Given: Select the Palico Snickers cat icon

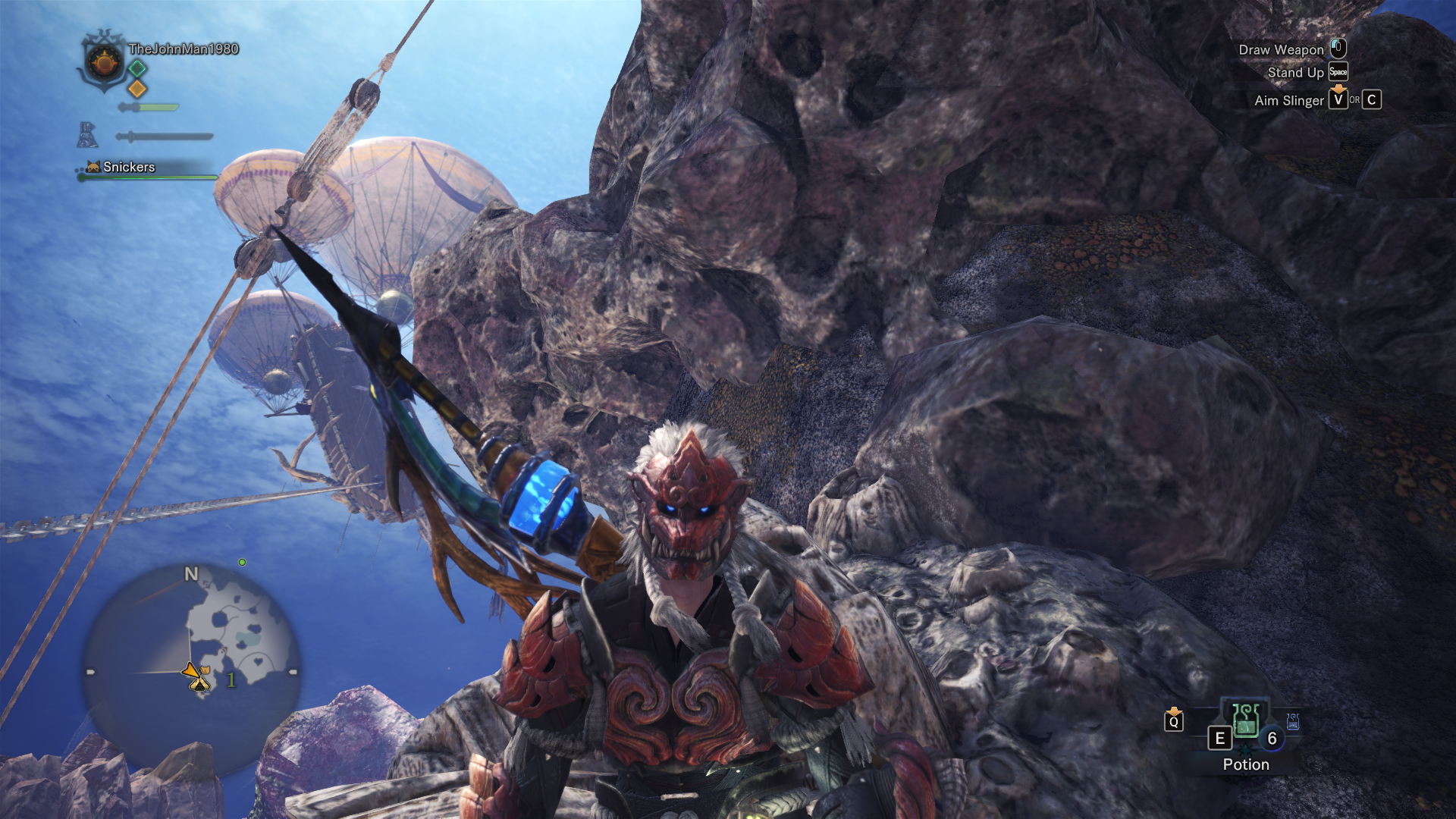Looking at the screenshot, I should [93, 167].
